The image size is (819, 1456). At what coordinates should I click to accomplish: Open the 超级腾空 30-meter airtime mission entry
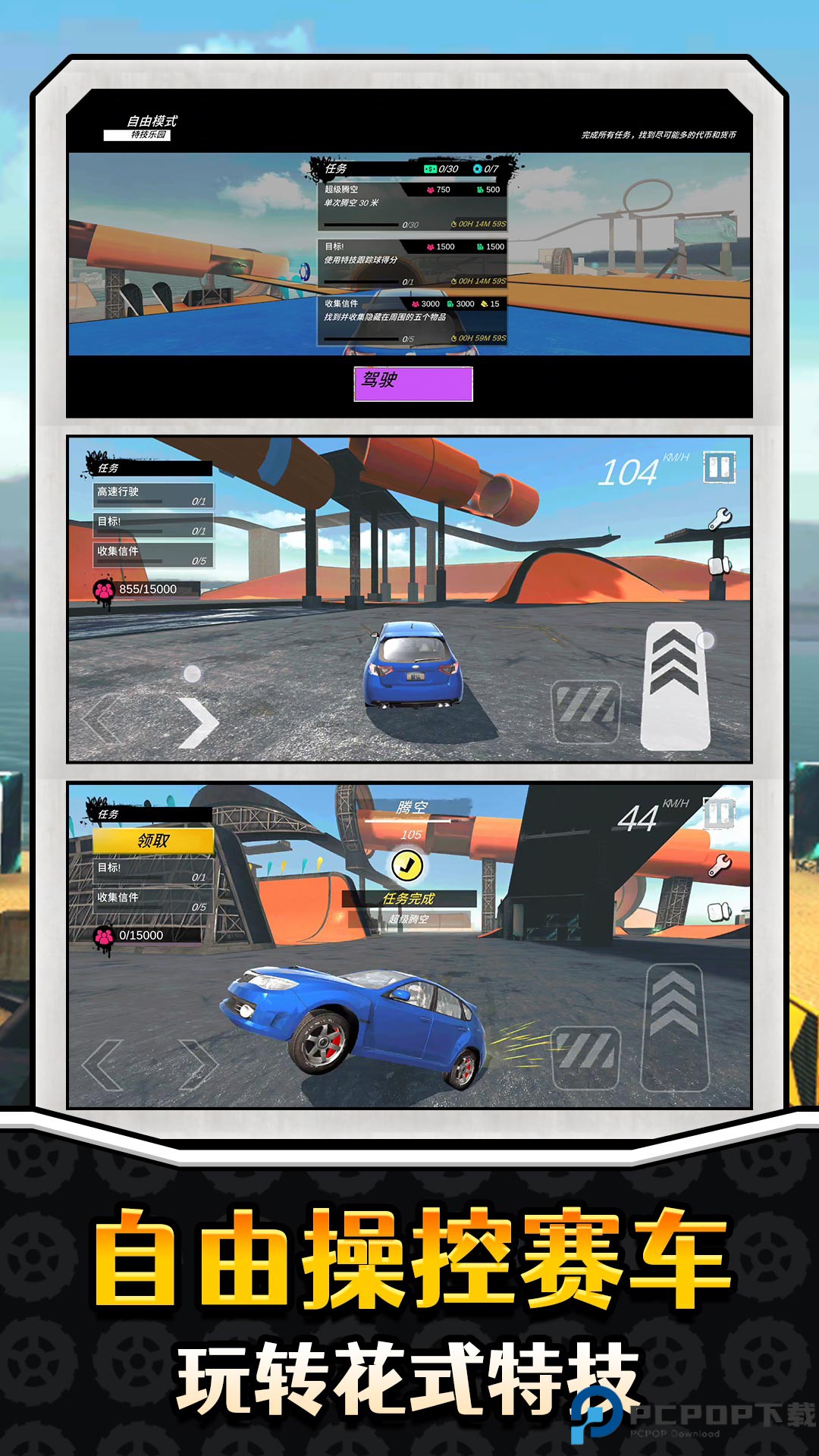click(x=413, y=206)
